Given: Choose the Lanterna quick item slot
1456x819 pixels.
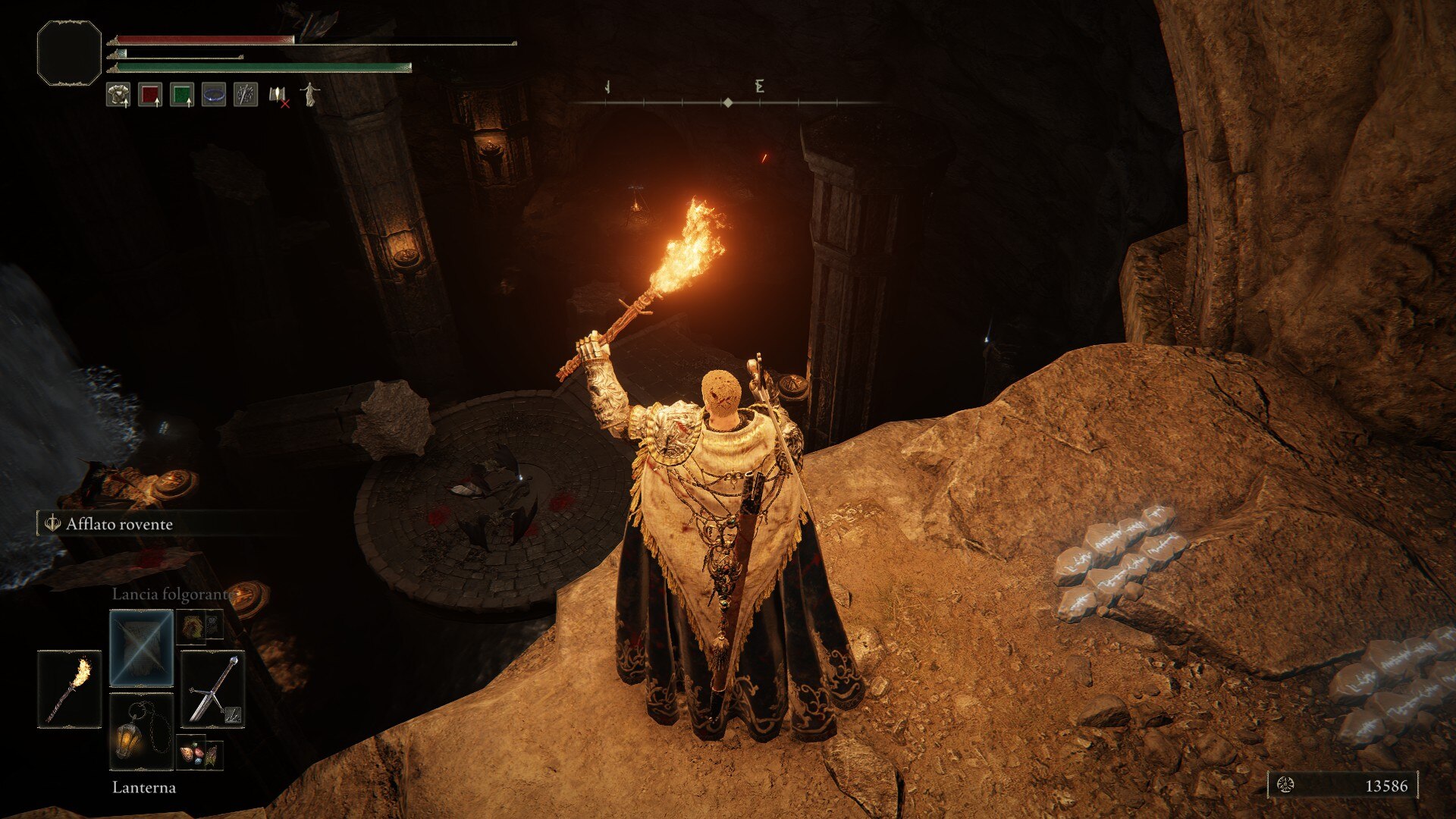Looking at the screenshot, I should (142, 730).
